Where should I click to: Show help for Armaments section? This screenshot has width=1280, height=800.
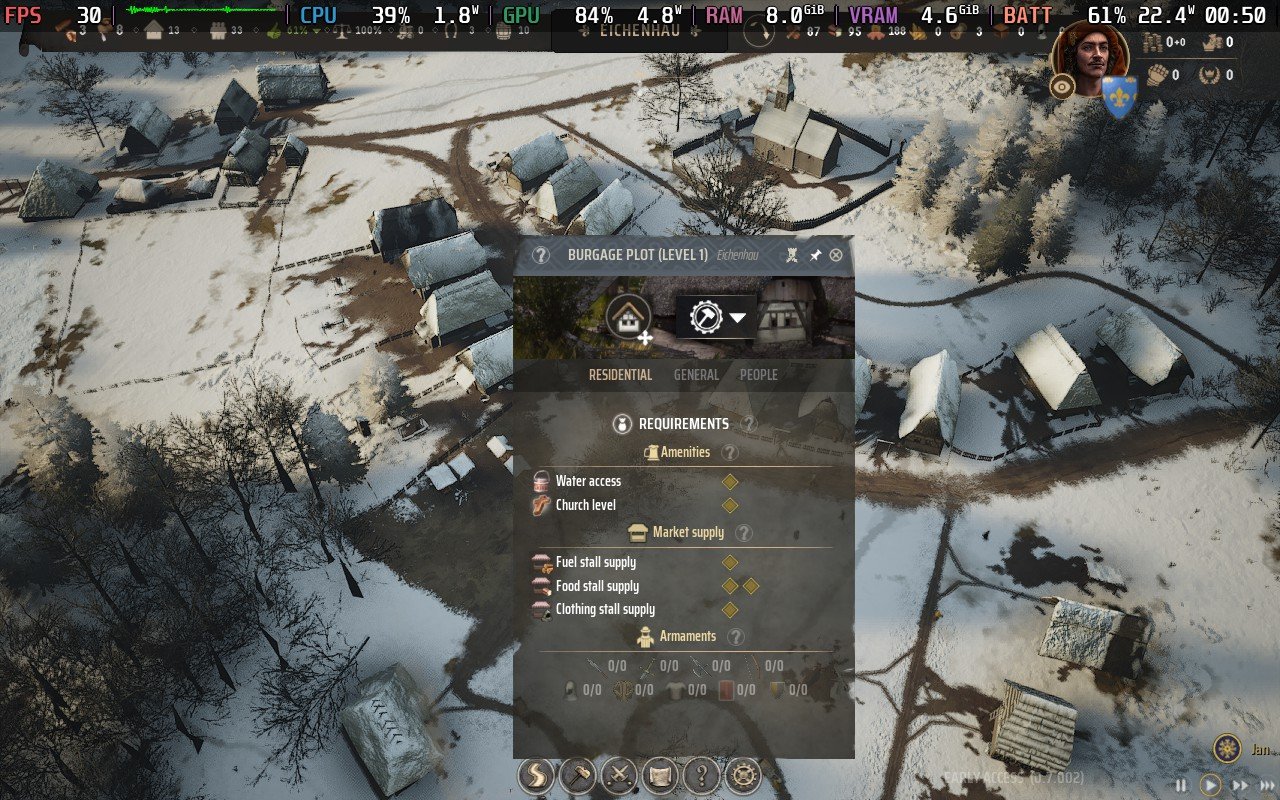[x=736, y=636]
